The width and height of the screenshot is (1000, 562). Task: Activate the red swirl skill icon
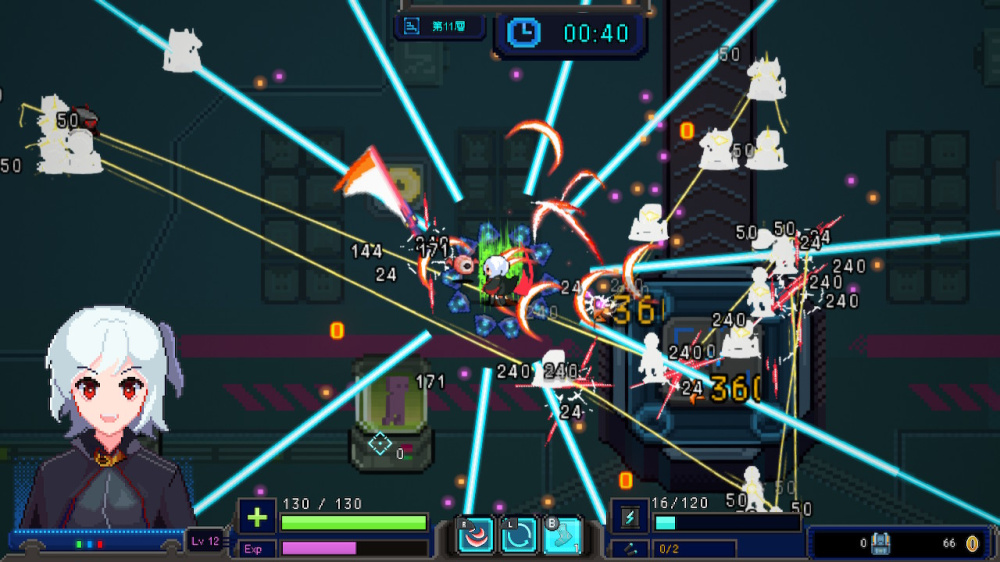[x=475, y=535]
